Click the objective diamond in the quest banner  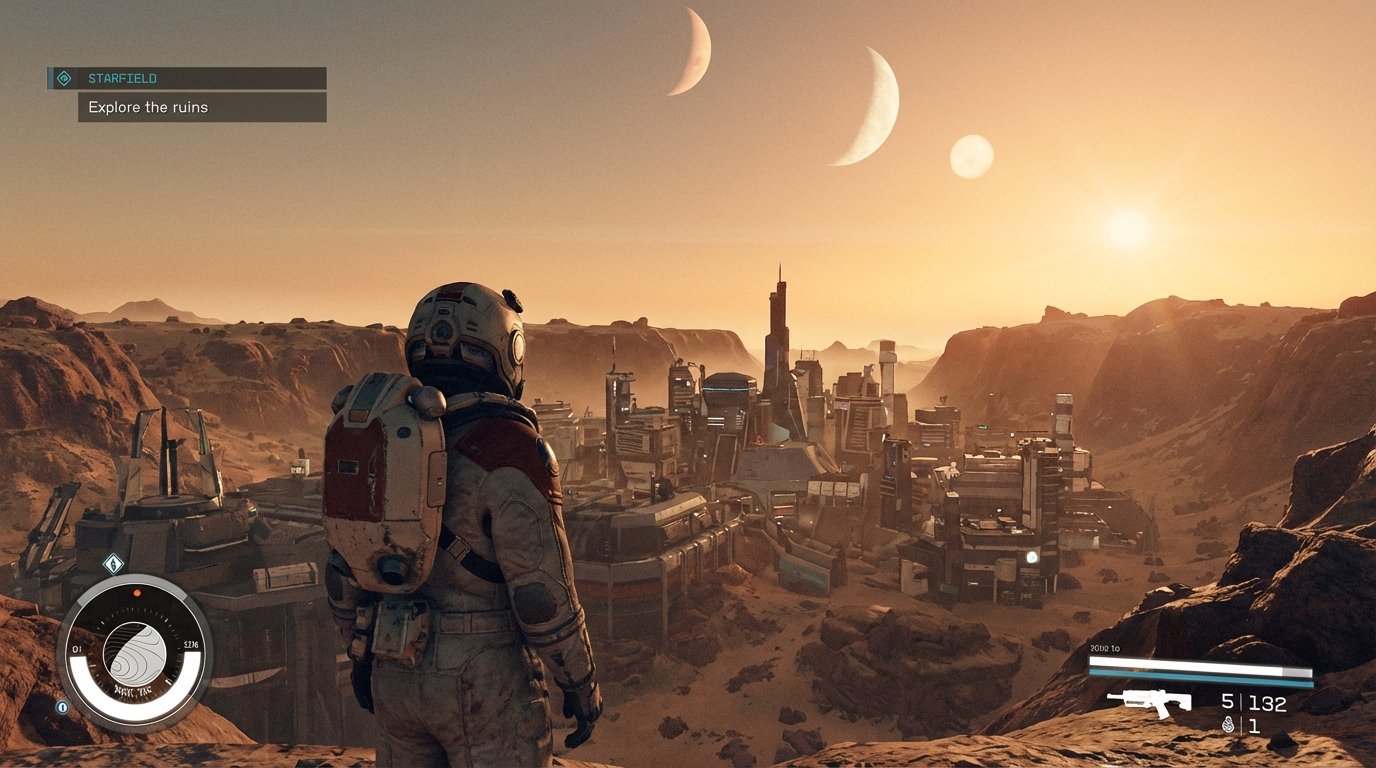[66, 78]
